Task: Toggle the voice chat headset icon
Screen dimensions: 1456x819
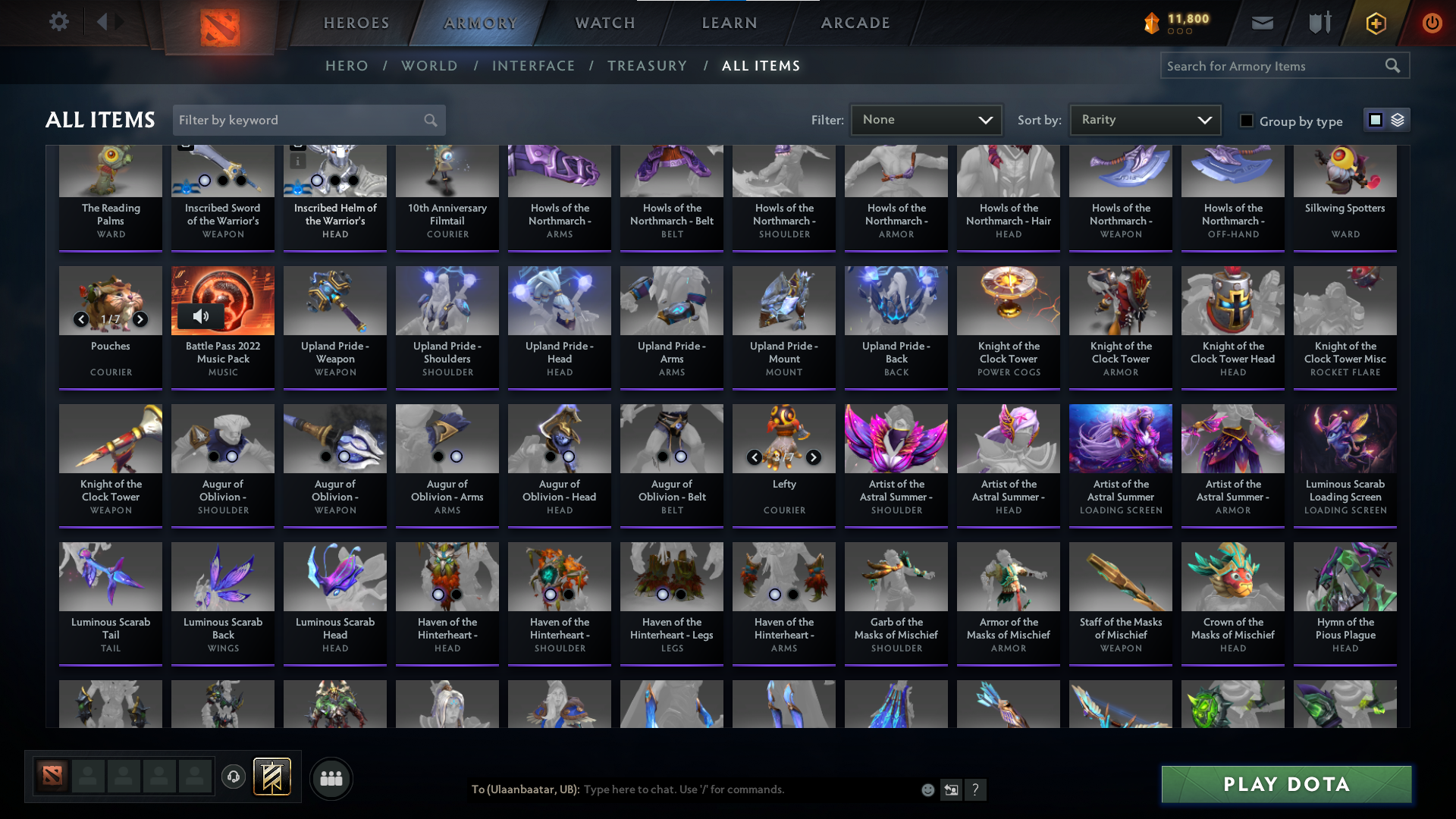Action: coord(233,777)
